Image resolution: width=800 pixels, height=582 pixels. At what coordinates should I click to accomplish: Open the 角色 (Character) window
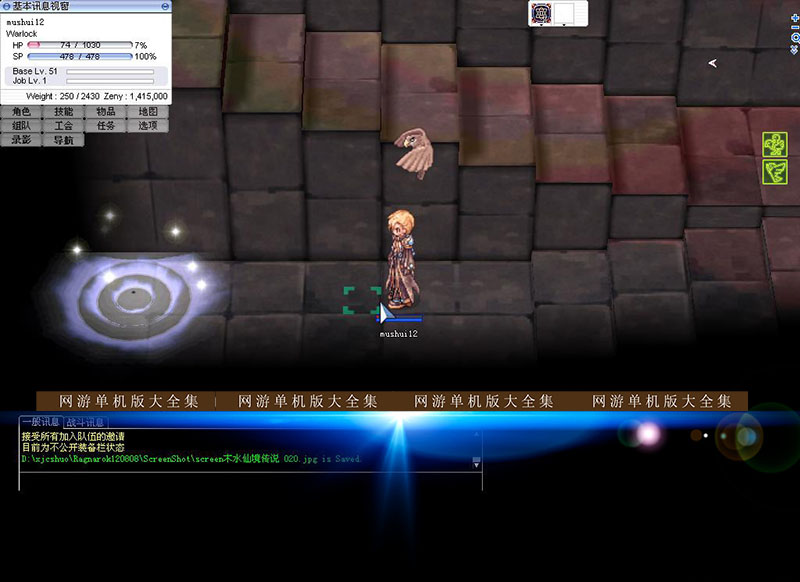click(x=21, y=112)
